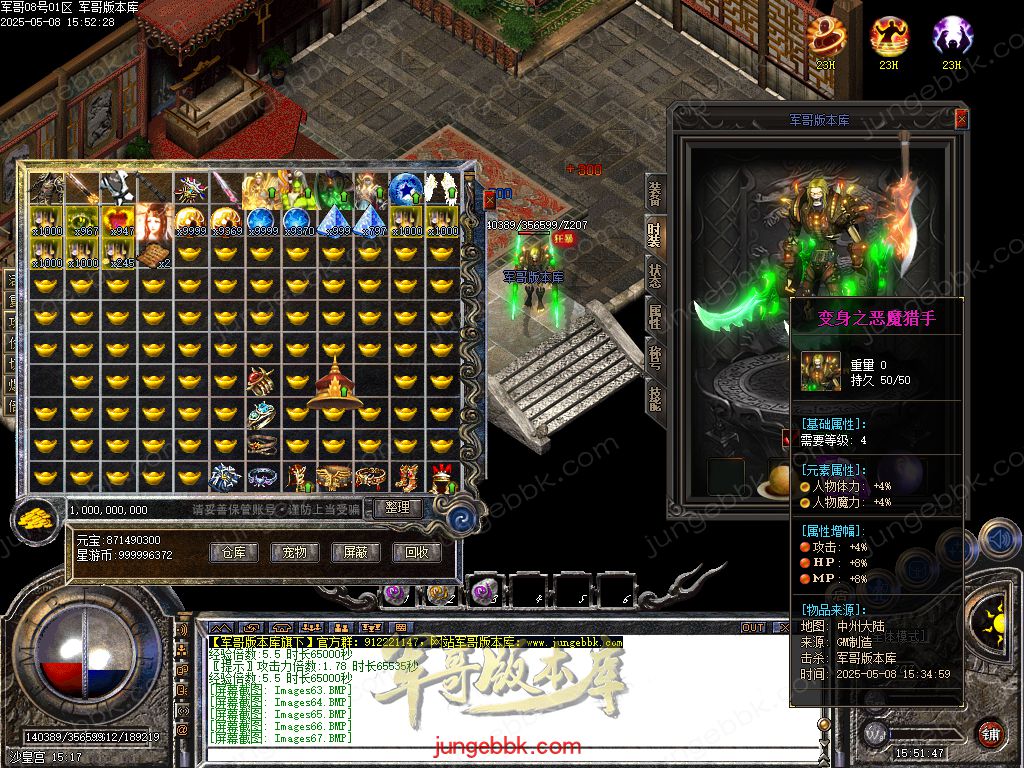The image size is (1024, 768).
Task: Select the 屏蔽 block button
Action: [x=355, y=552]
